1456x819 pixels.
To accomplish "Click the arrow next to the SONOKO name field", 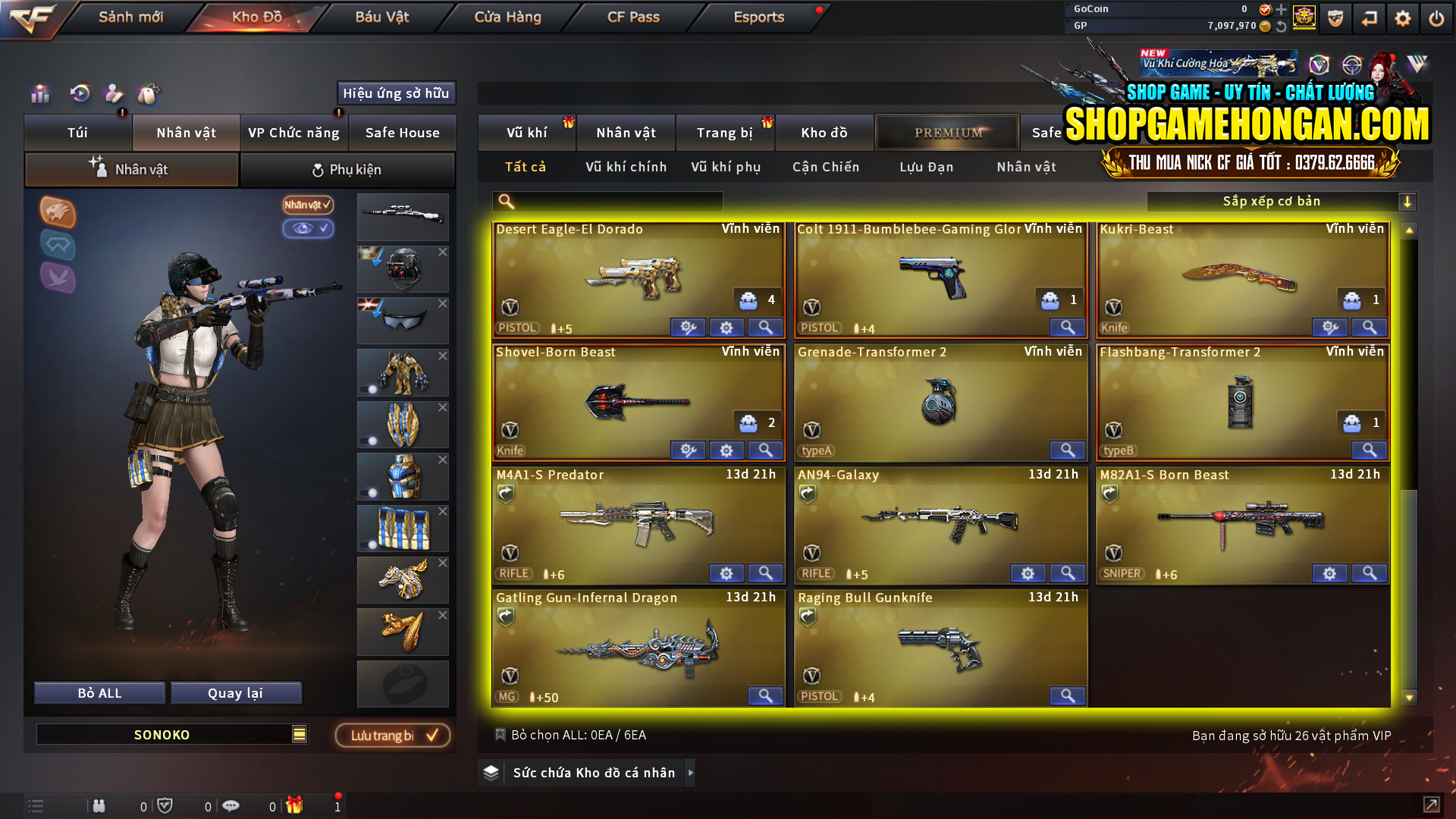I will point(299,734).
